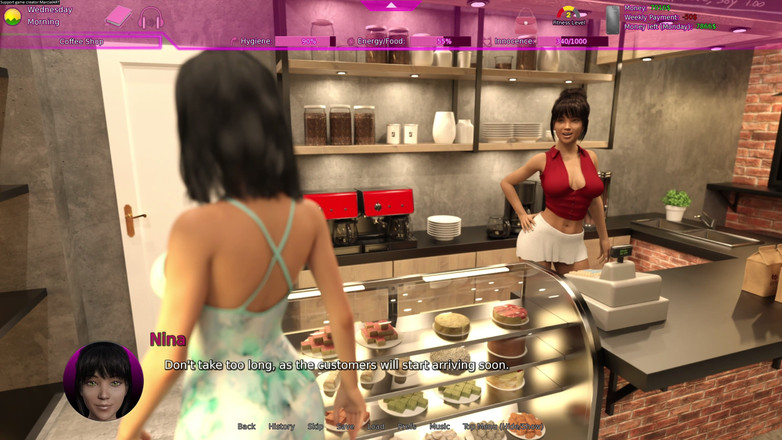This screenshot has height=440, width=782.
Task: Open the Save game menu
Action: [x=345, y=427]
